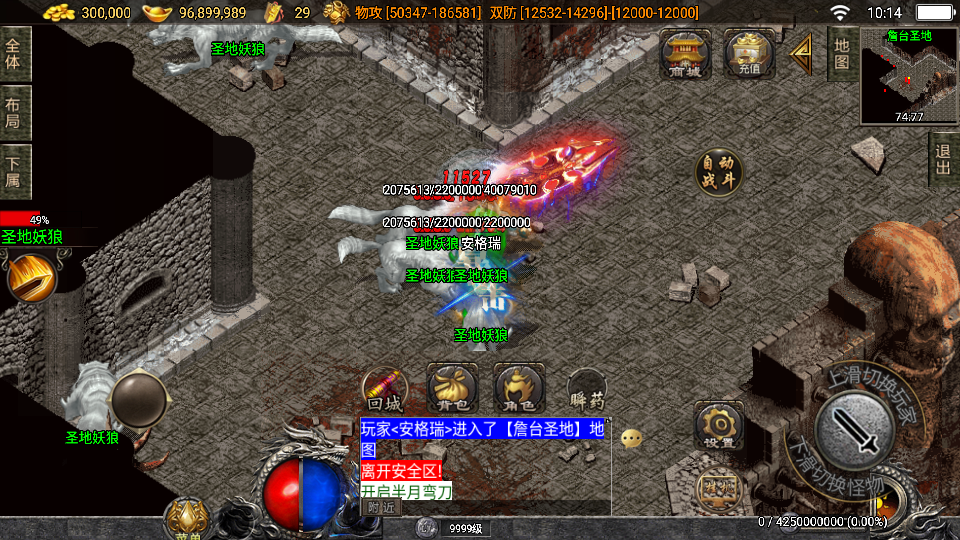Tap the 退出 exit button
Image resolution: width=960 pixels, height=540 pixels.
click(942, 160)
